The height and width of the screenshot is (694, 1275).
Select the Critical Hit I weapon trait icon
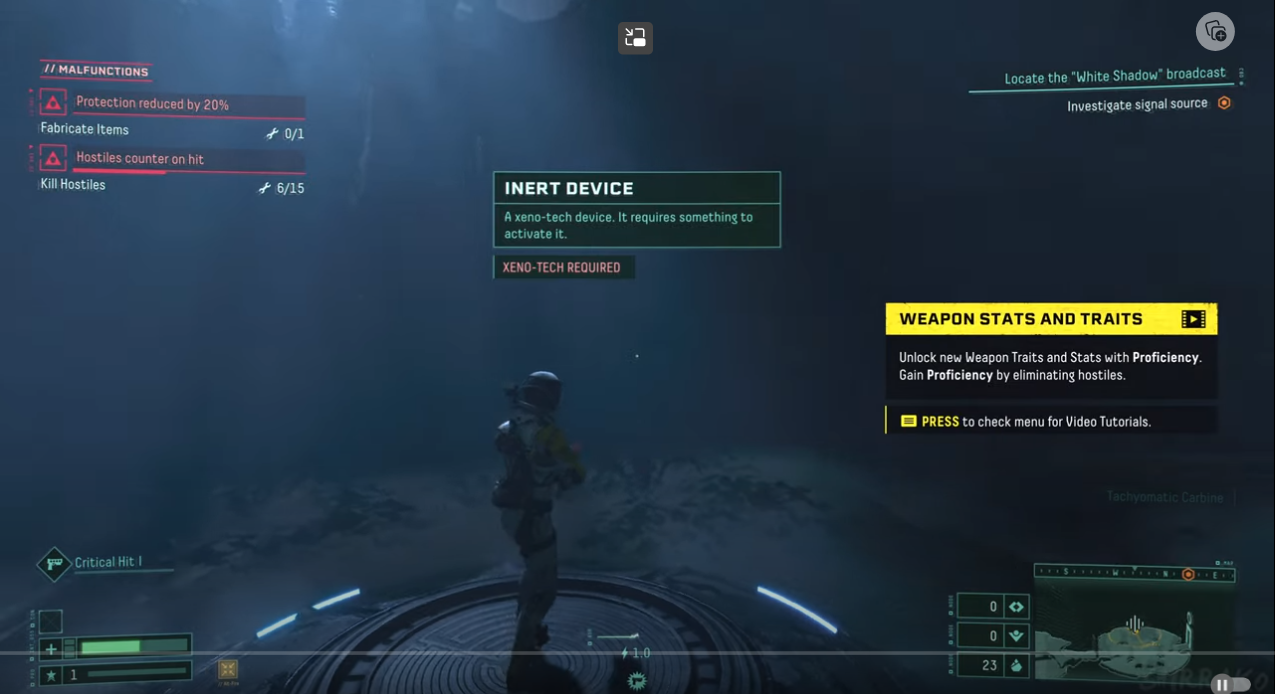(54, 564)
